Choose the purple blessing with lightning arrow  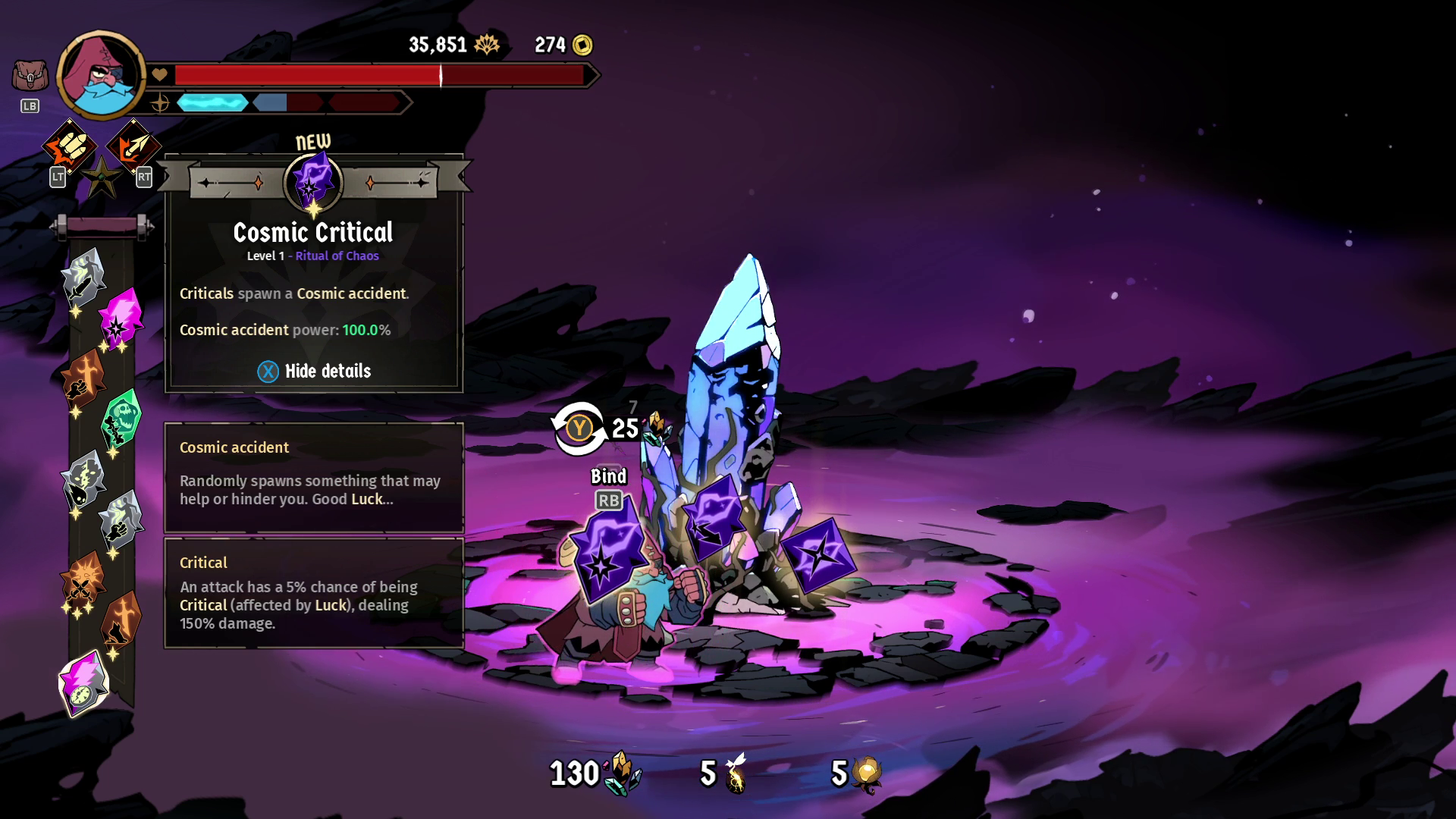pyautogui.click(x=714, y=519)
